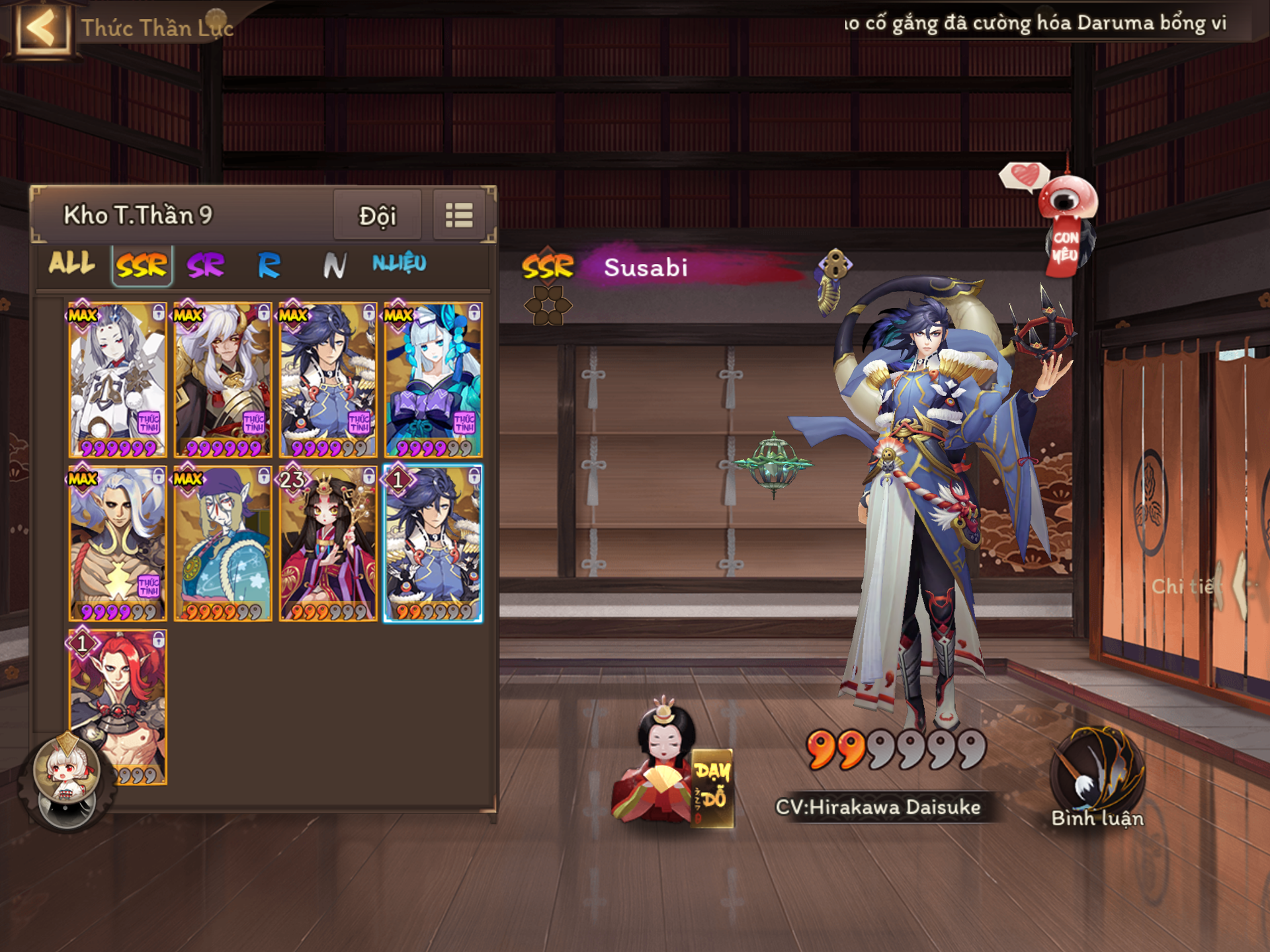Show the SR rarity tab

206,266
